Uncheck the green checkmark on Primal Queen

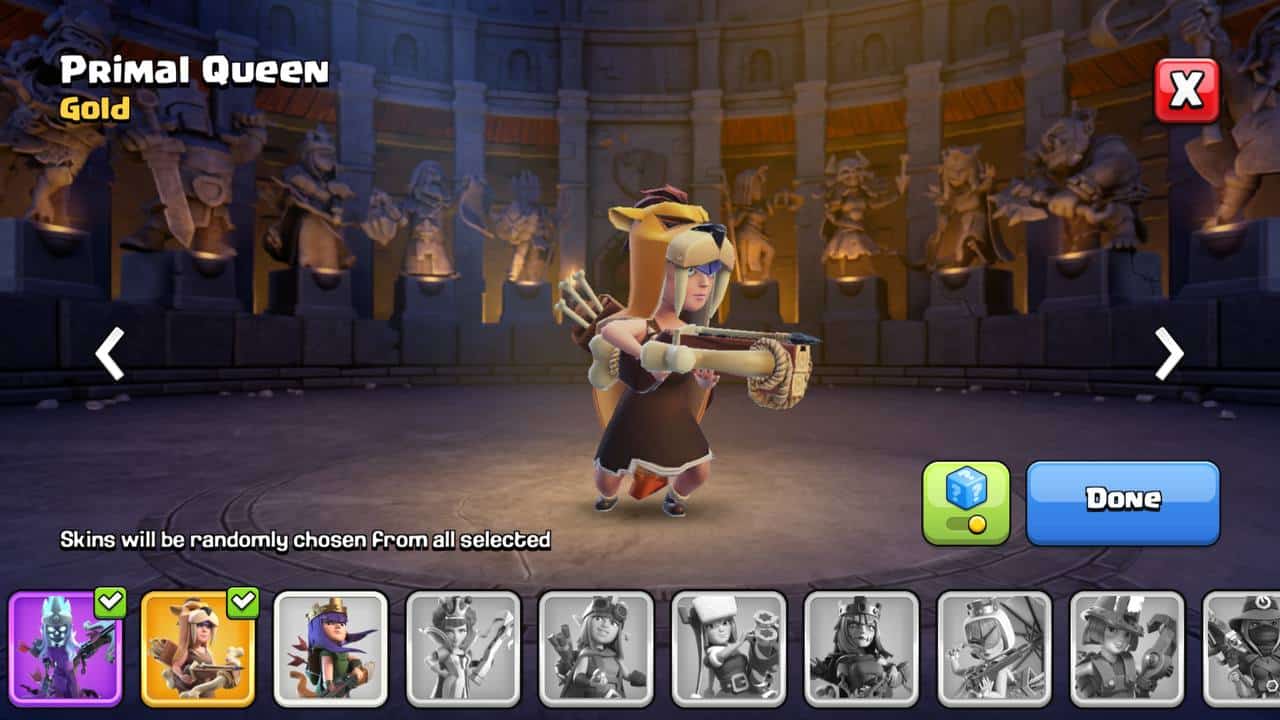(242, 602)
